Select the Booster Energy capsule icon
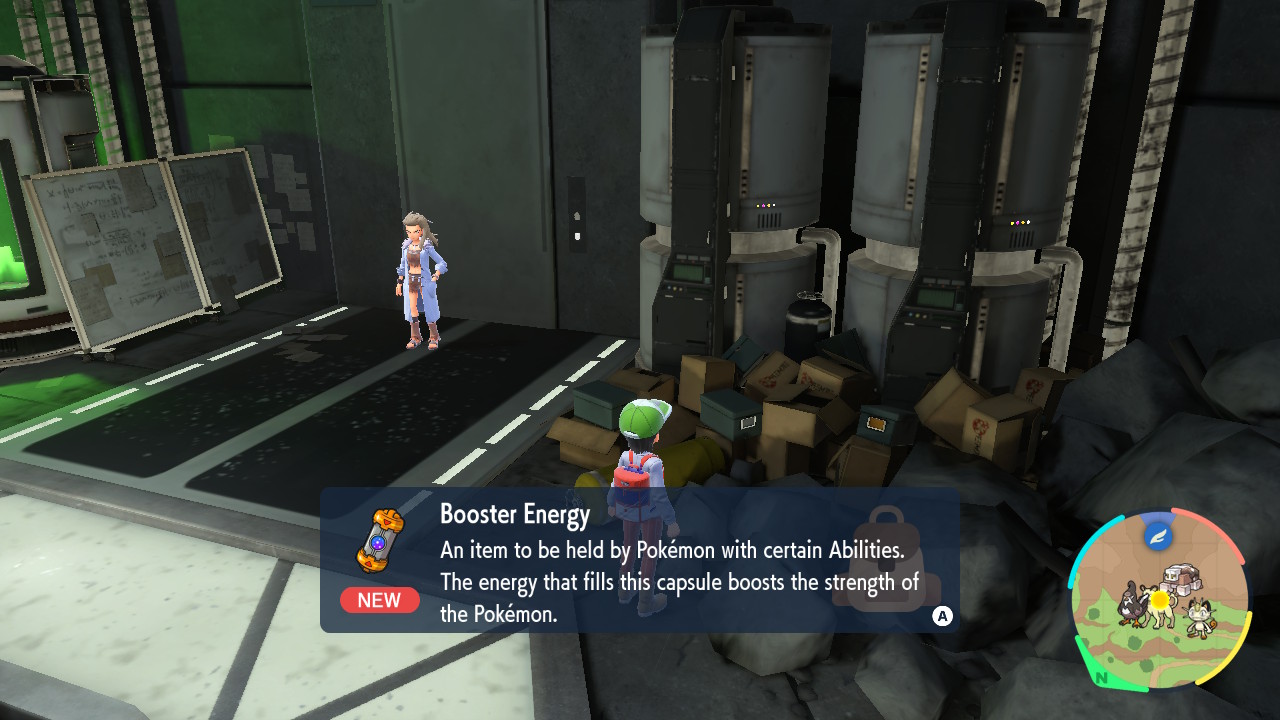 tap(380, 540)
